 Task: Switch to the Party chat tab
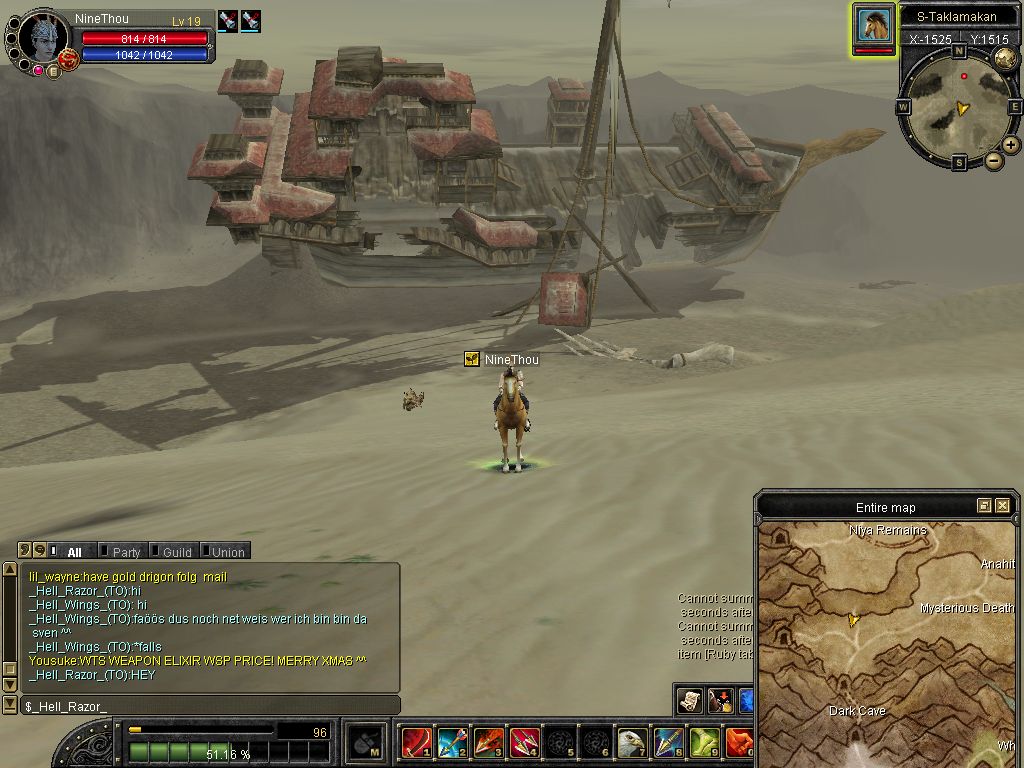[126, 552]
